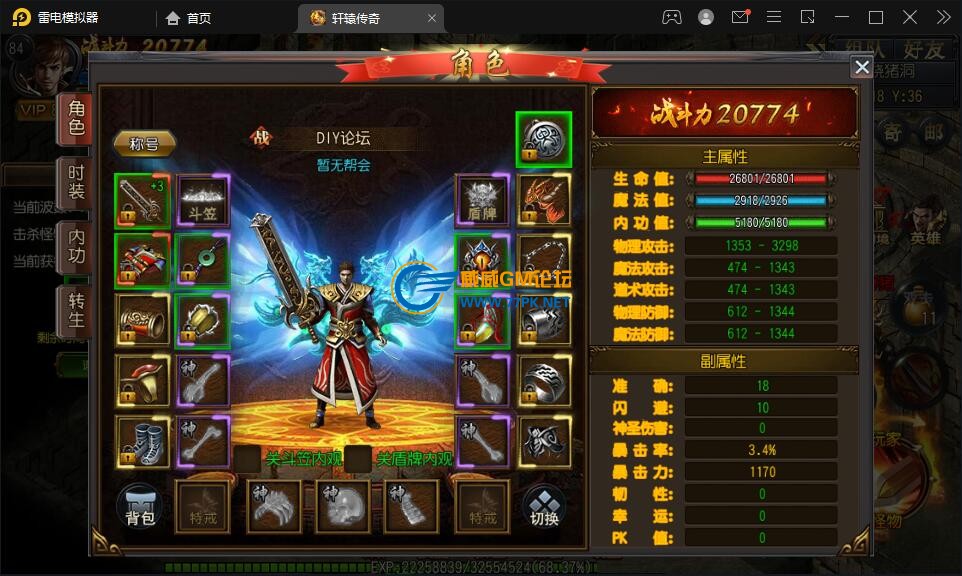Viewport: 962px width, 576px height.
Task: Toggle the 关盾牌内观 checkbox
Action: click(x=359, y=459)
